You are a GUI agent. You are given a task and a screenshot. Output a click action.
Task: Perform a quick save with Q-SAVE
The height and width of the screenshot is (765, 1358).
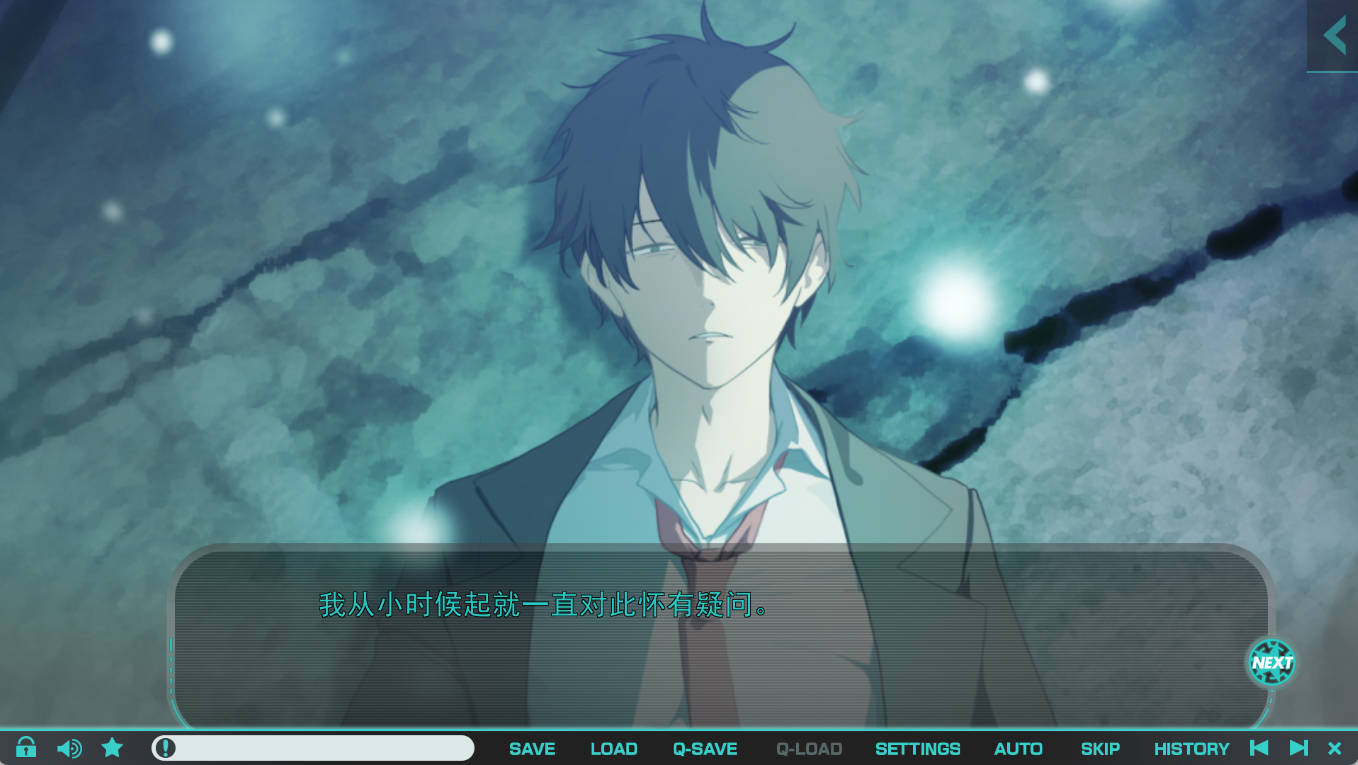pos(704,748)
